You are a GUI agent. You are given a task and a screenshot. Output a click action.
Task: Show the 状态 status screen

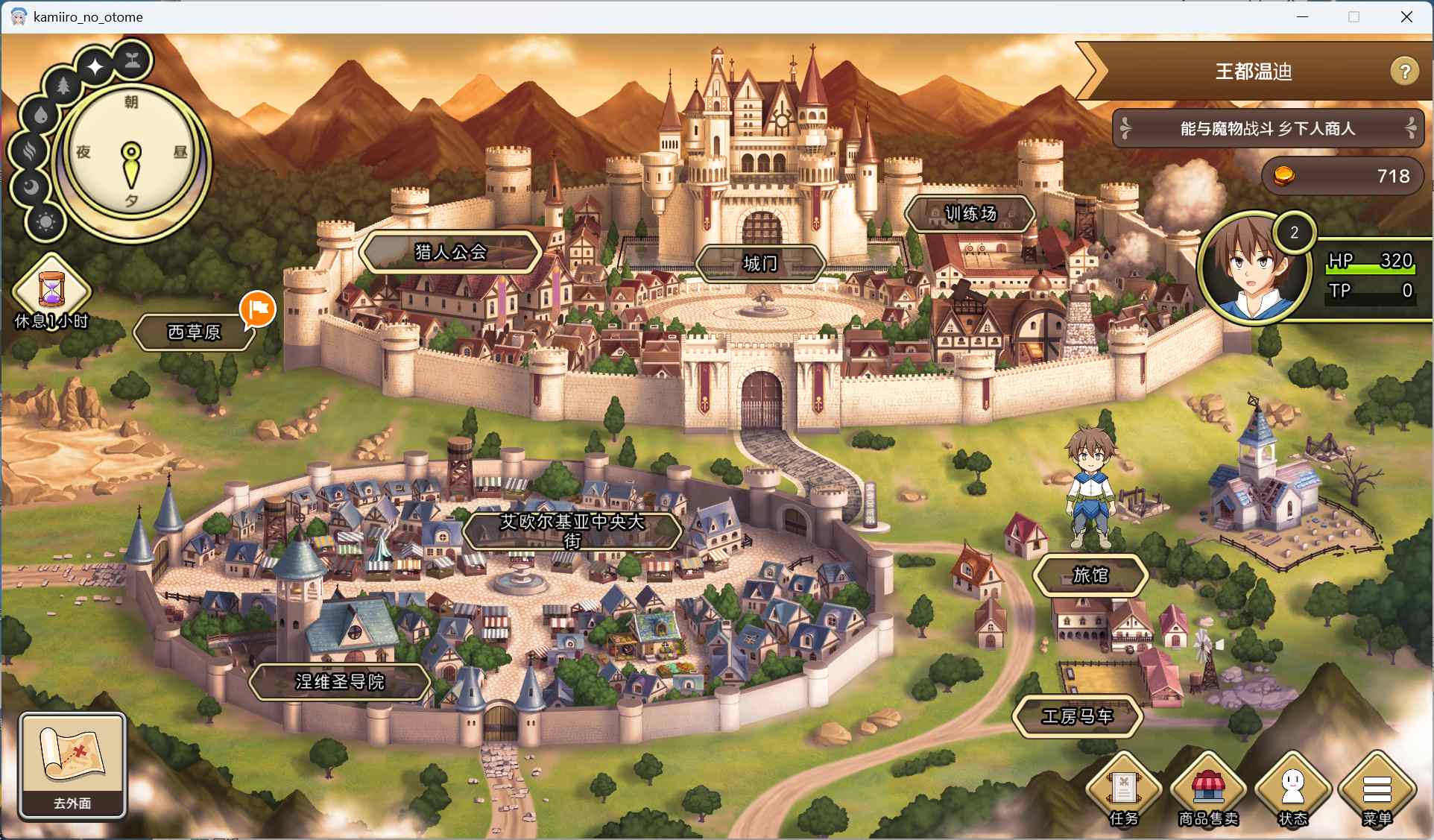pyautogui.click(x=1293, y=790)
